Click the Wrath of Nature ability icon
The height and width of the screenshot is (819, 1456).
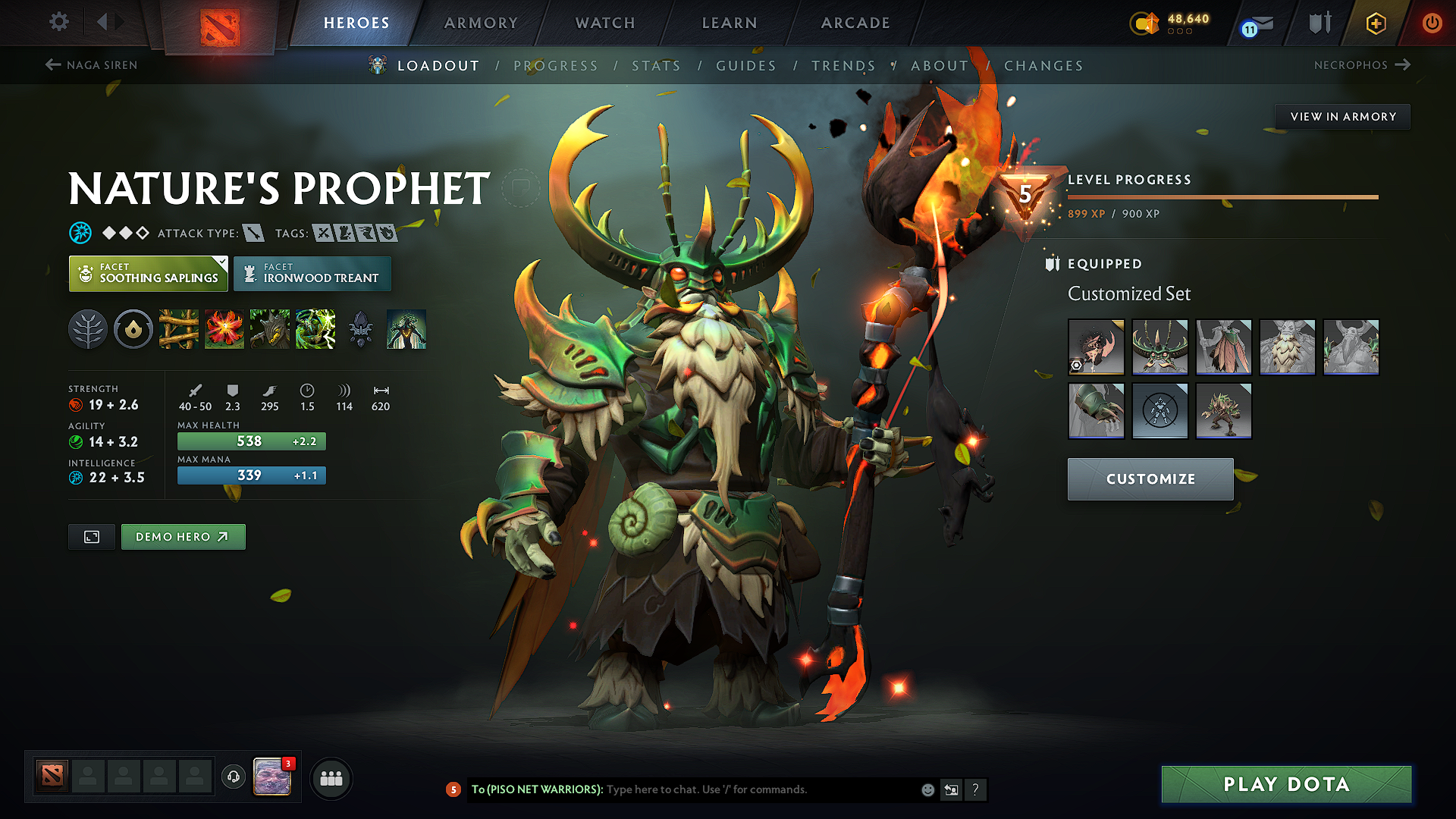tap(315, 329)
